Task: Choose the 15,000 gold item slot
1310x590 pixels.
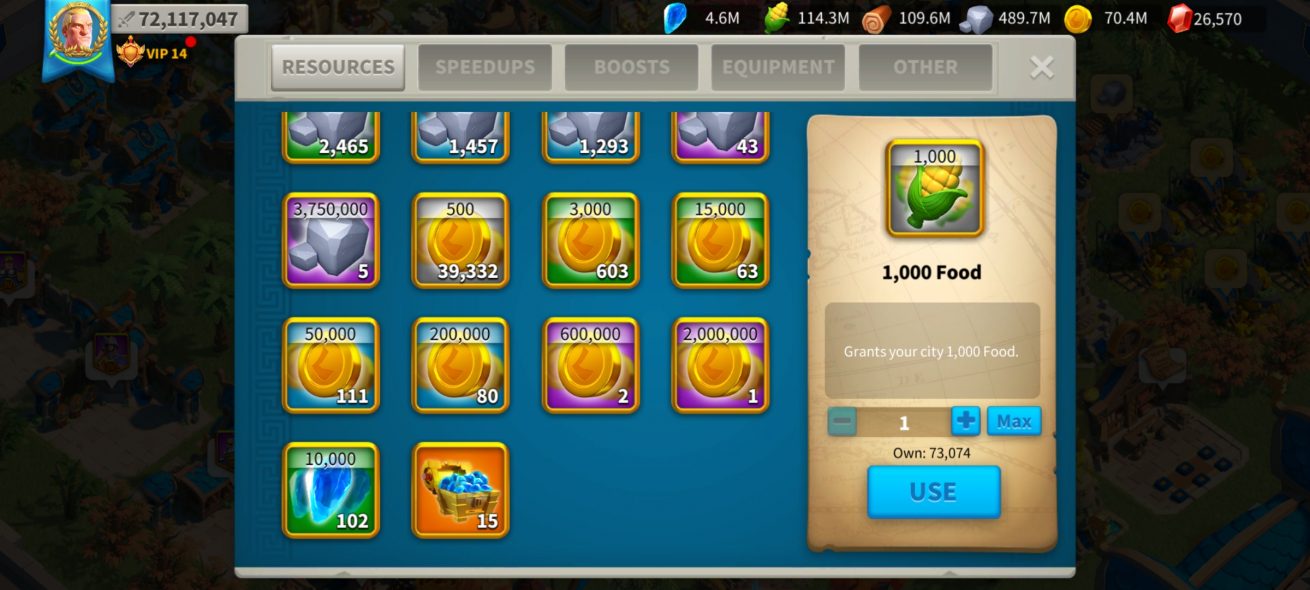Action: point(720,241)
